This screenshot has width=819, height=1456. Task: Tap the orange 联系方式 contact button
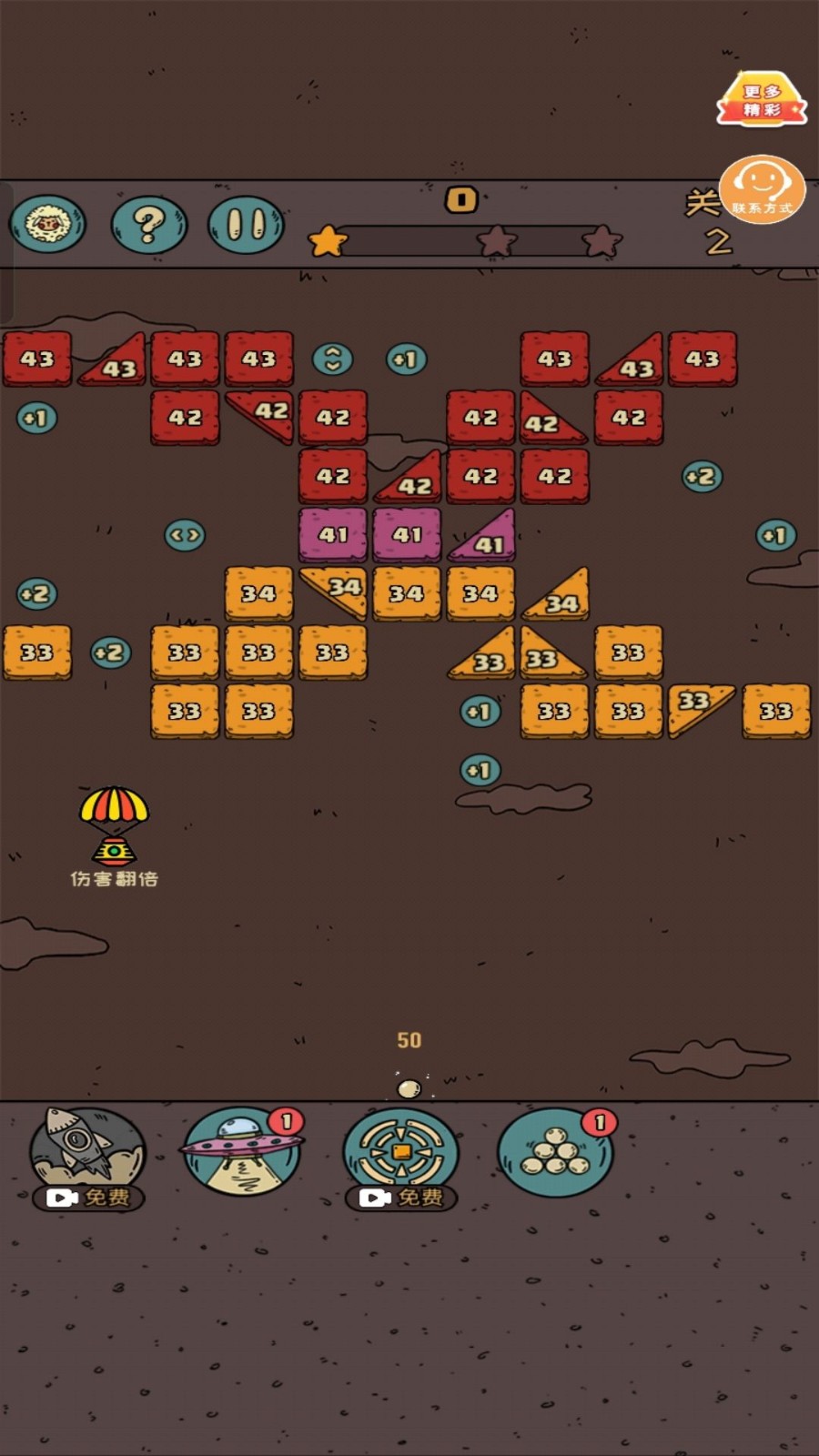pos(762,189)
